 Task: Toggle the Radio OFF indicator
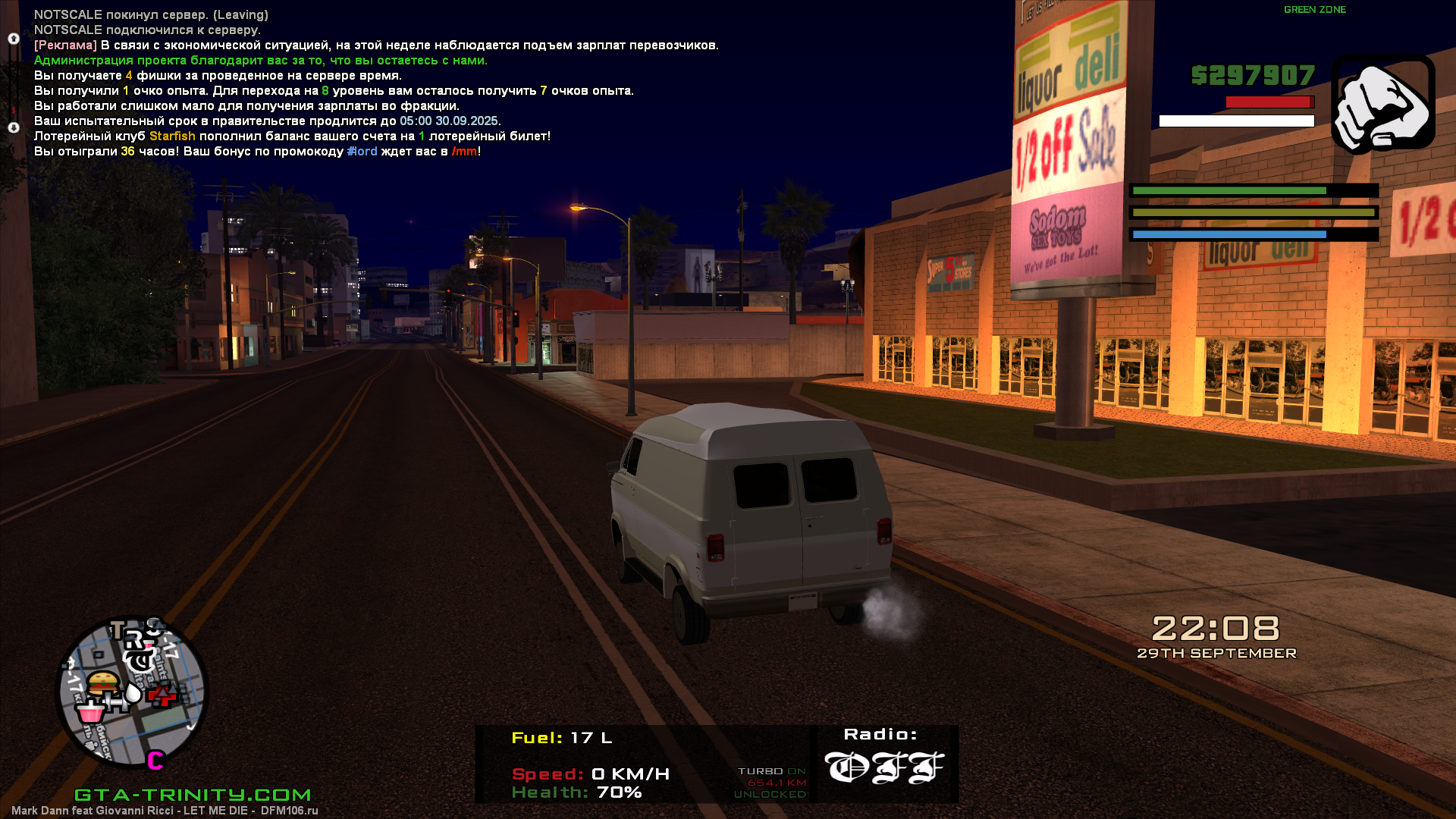coord(883,767)
